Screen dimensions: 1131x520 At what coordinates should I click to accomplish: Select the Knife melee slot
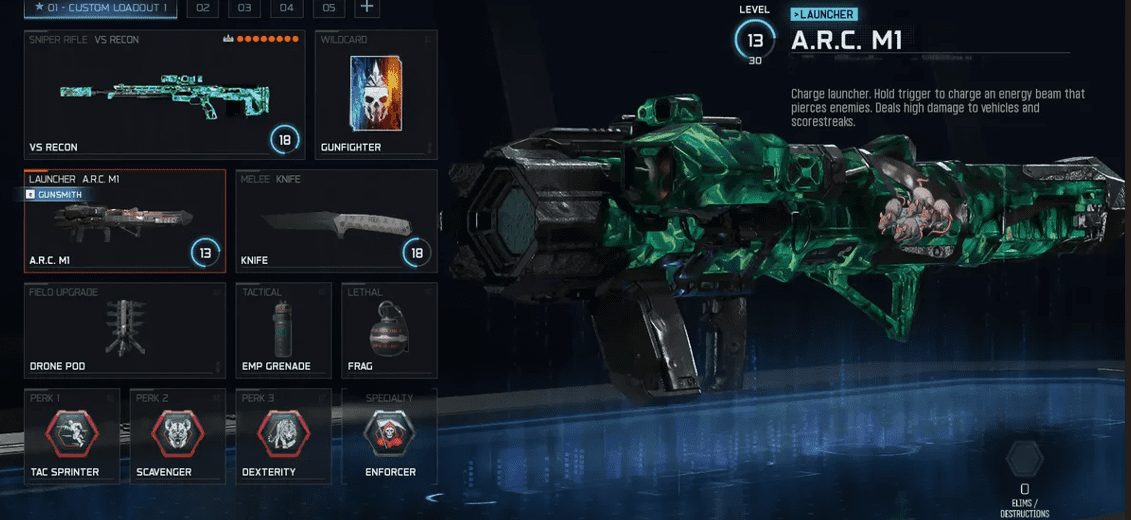coord(336,220)
